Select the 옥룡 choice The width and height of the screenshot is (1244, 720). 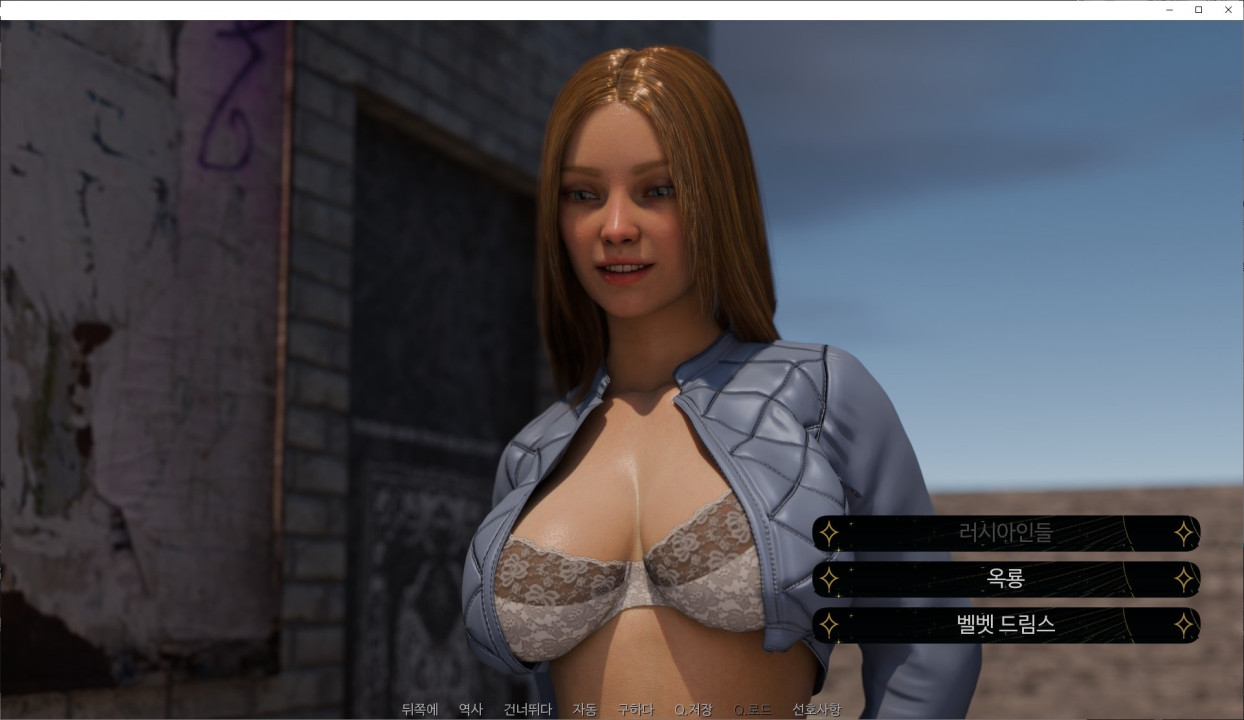point(1005,579)
